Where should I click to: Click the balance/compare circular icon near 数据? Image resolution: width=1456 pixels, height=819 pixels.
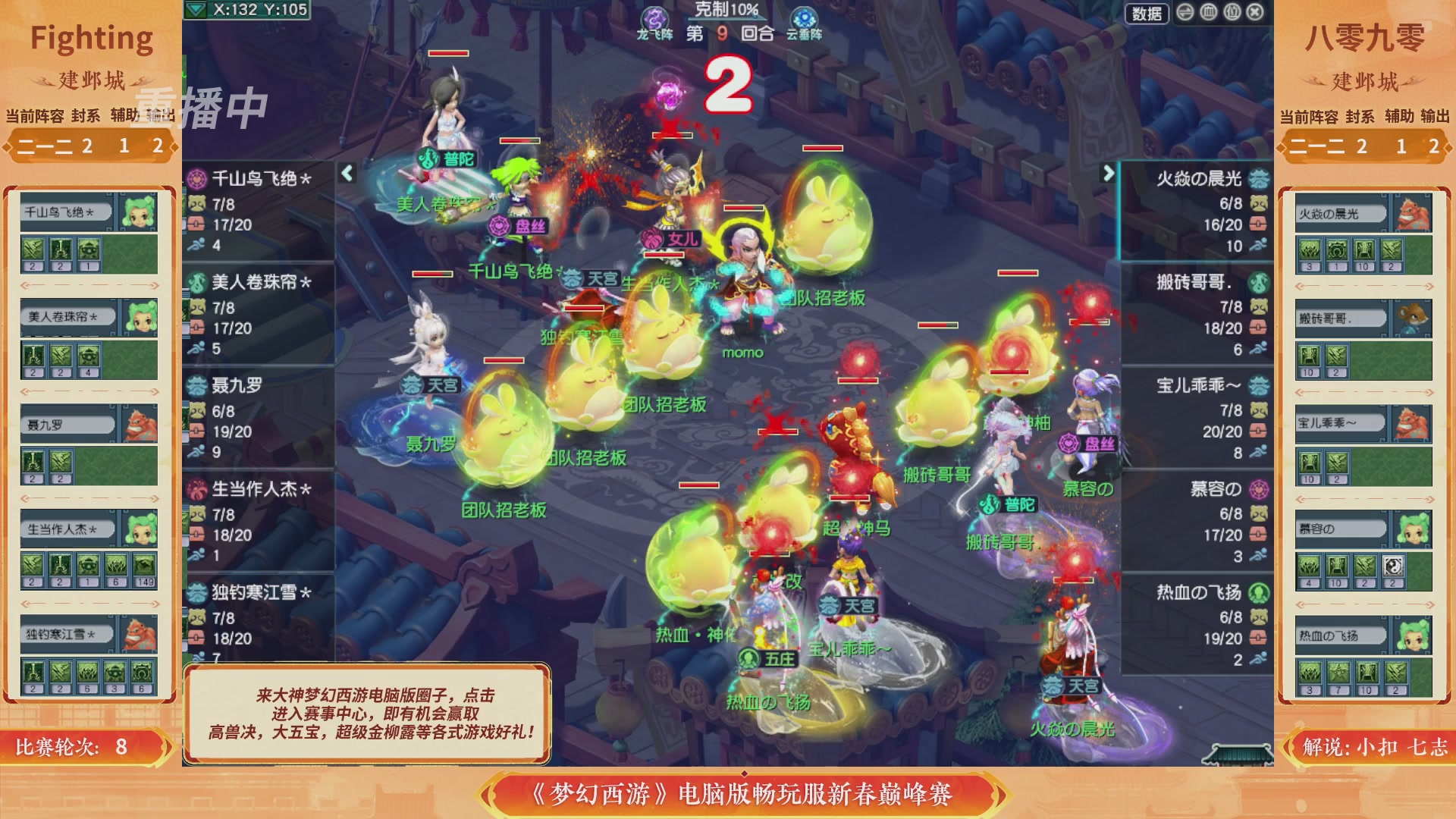click(x=1185, y=13)
